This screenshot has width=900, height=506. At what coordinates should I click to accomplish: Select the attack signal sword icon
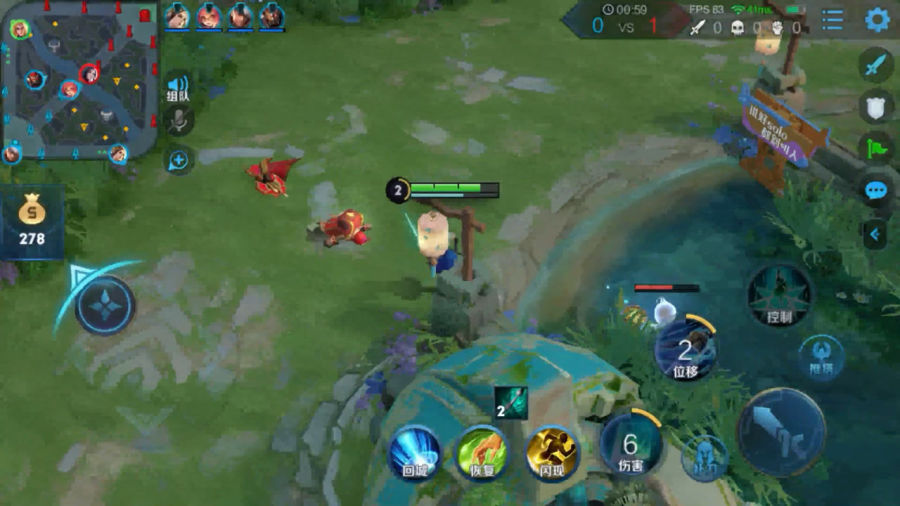click(x=876, y=65)
